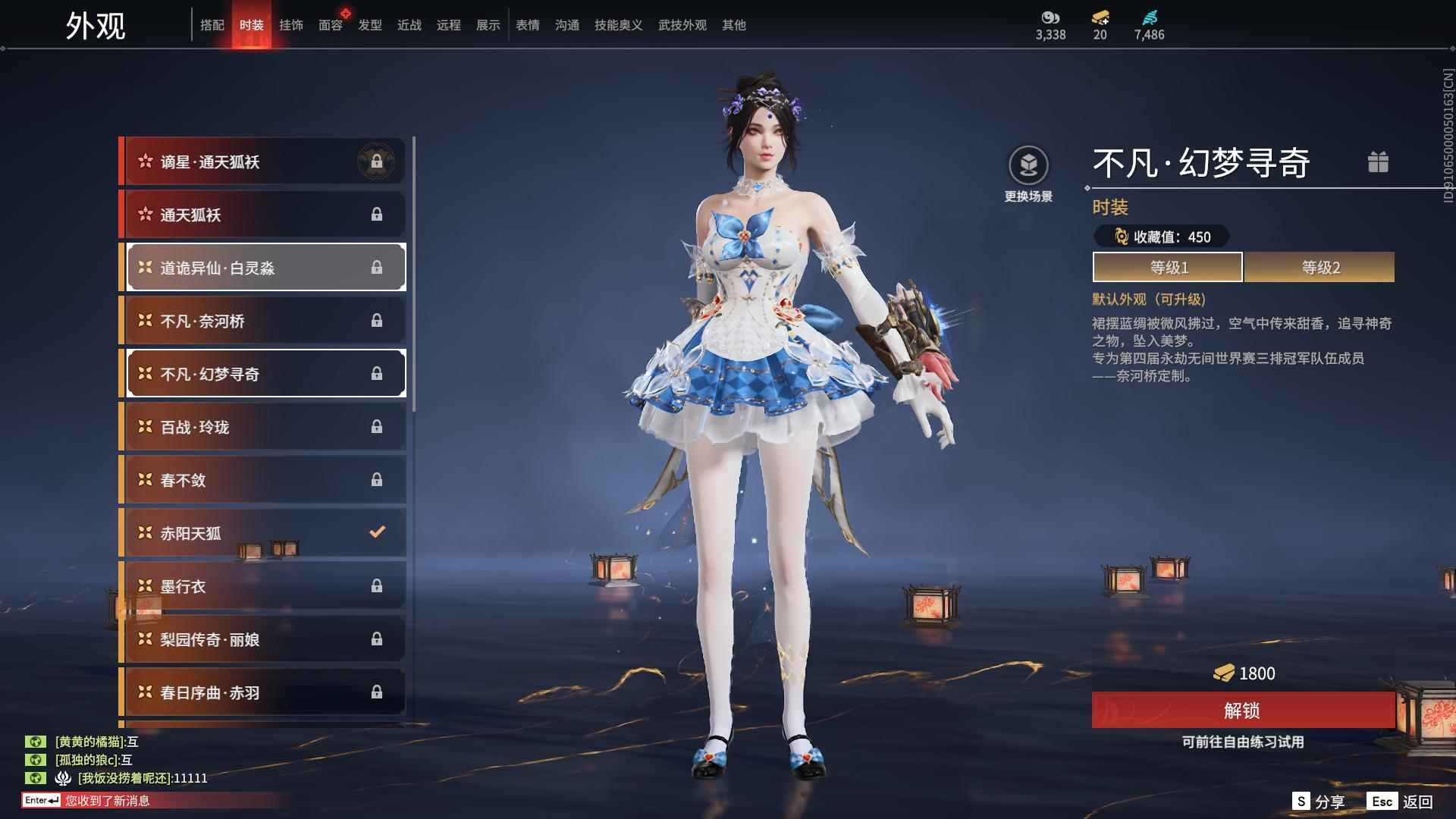Click the gift icon beside 不凡·幻梦寻奇 title
This screenshot has height=819, width=1456.
coord(1379,162)
